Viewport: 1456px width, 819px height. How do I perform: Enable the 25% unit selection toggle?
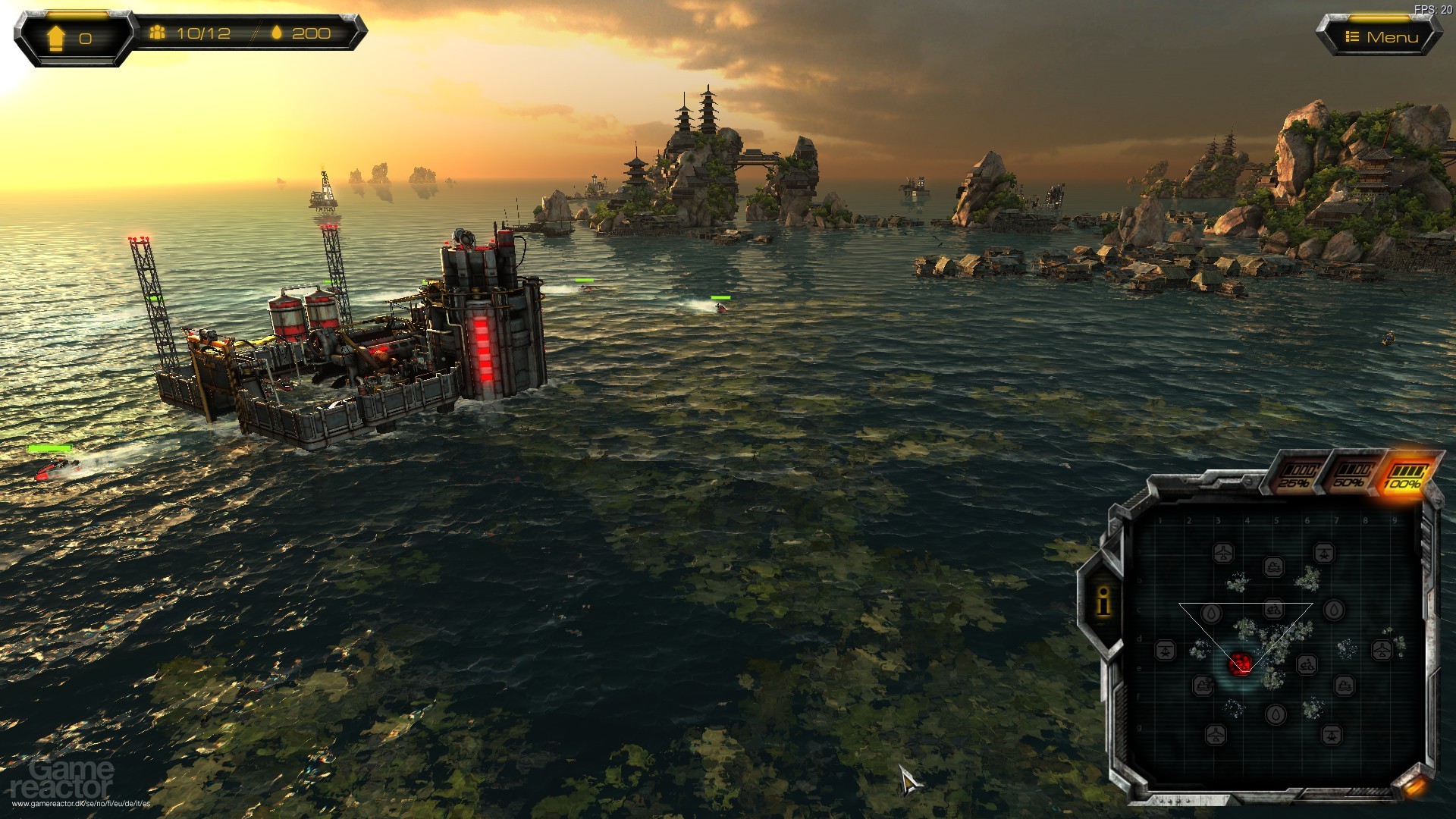(x=1299, y=473)
